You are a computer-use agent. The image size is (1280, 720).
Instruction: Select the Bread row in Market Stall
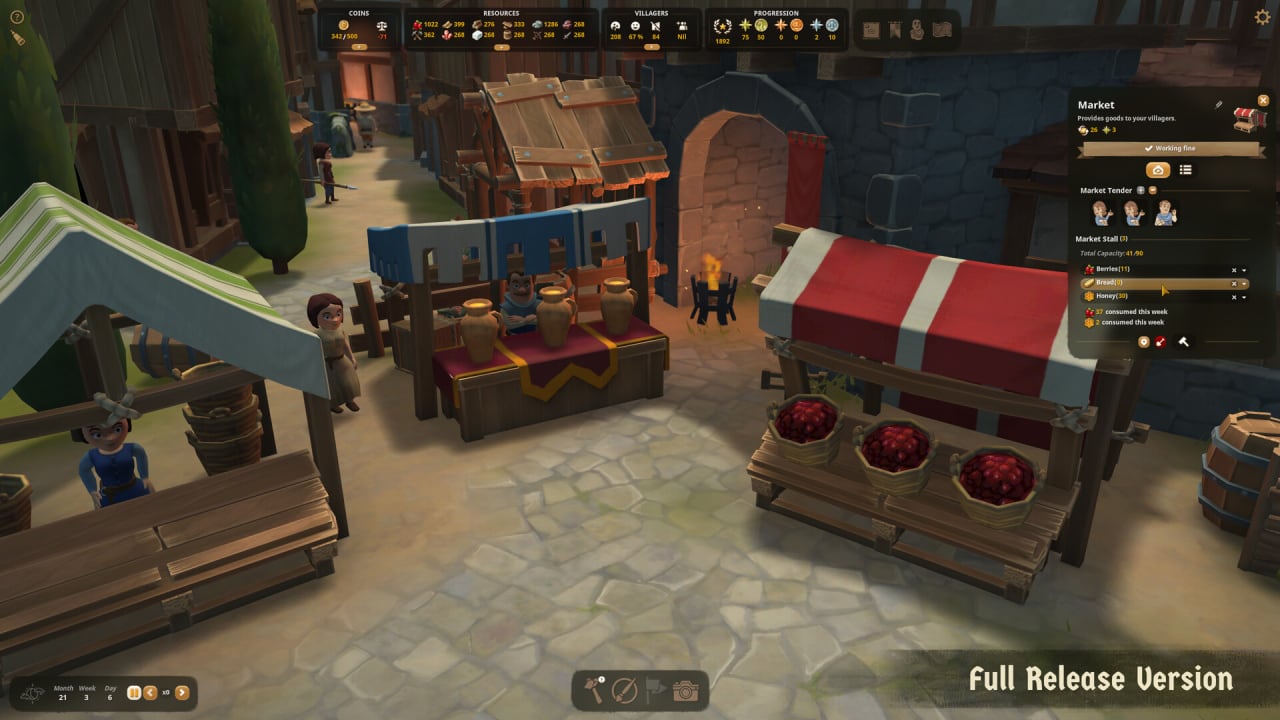pos(1150,283)
